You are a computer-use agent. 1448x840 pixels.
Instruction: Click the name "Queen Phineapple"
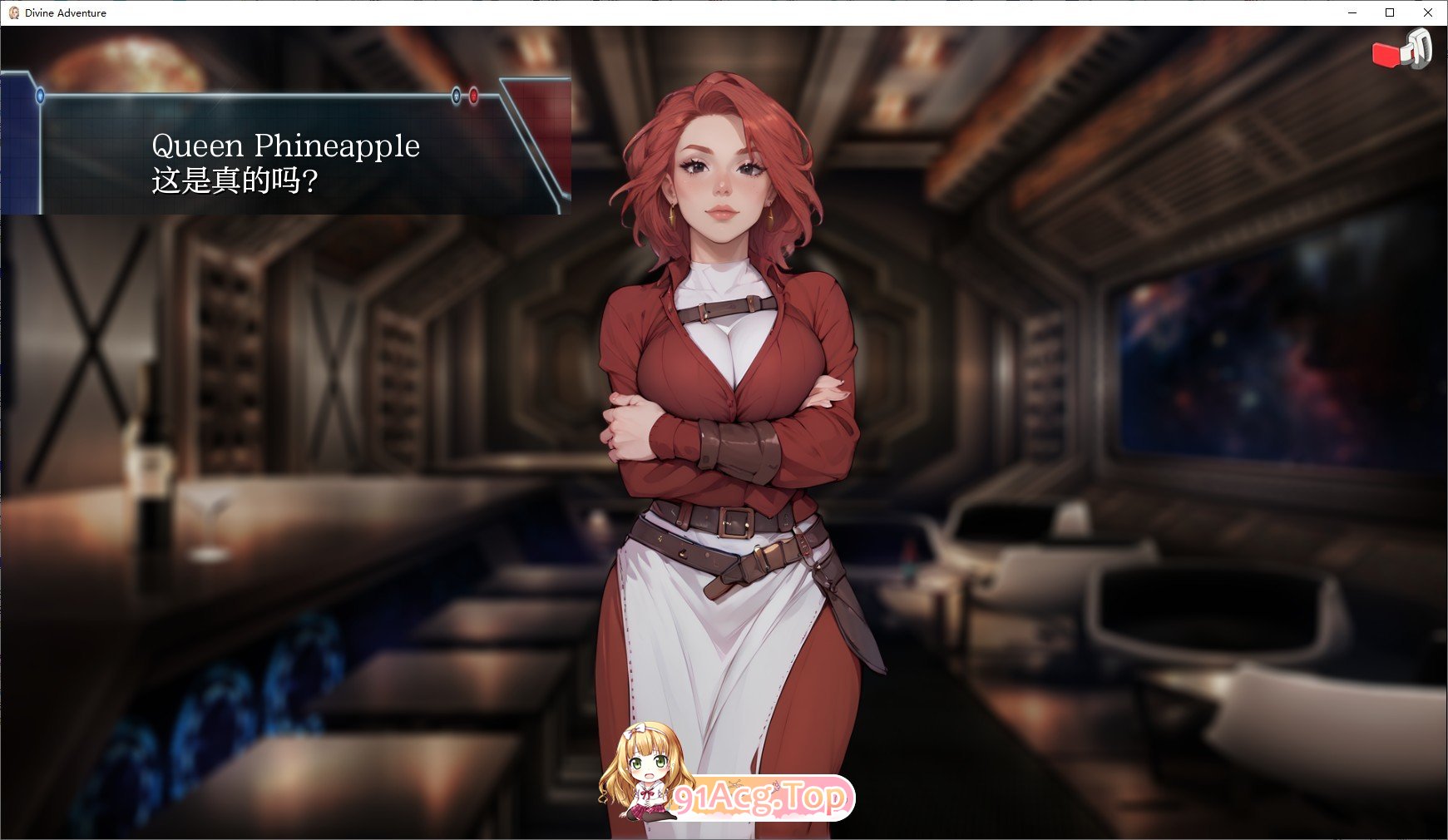(x=286, y=146)
